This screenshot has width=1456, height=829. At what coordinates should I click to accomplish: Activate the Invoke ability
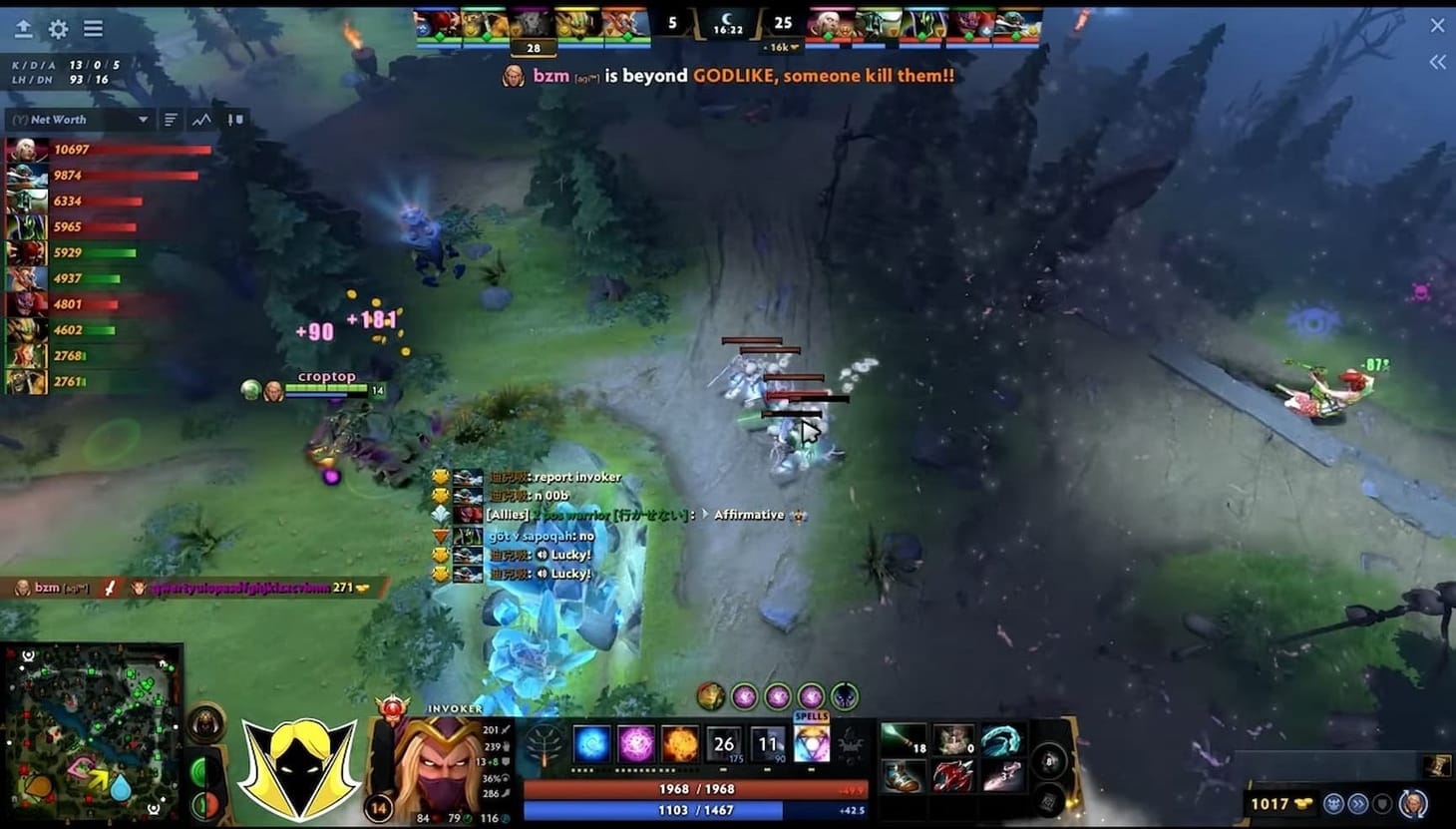tap(811, 744)
